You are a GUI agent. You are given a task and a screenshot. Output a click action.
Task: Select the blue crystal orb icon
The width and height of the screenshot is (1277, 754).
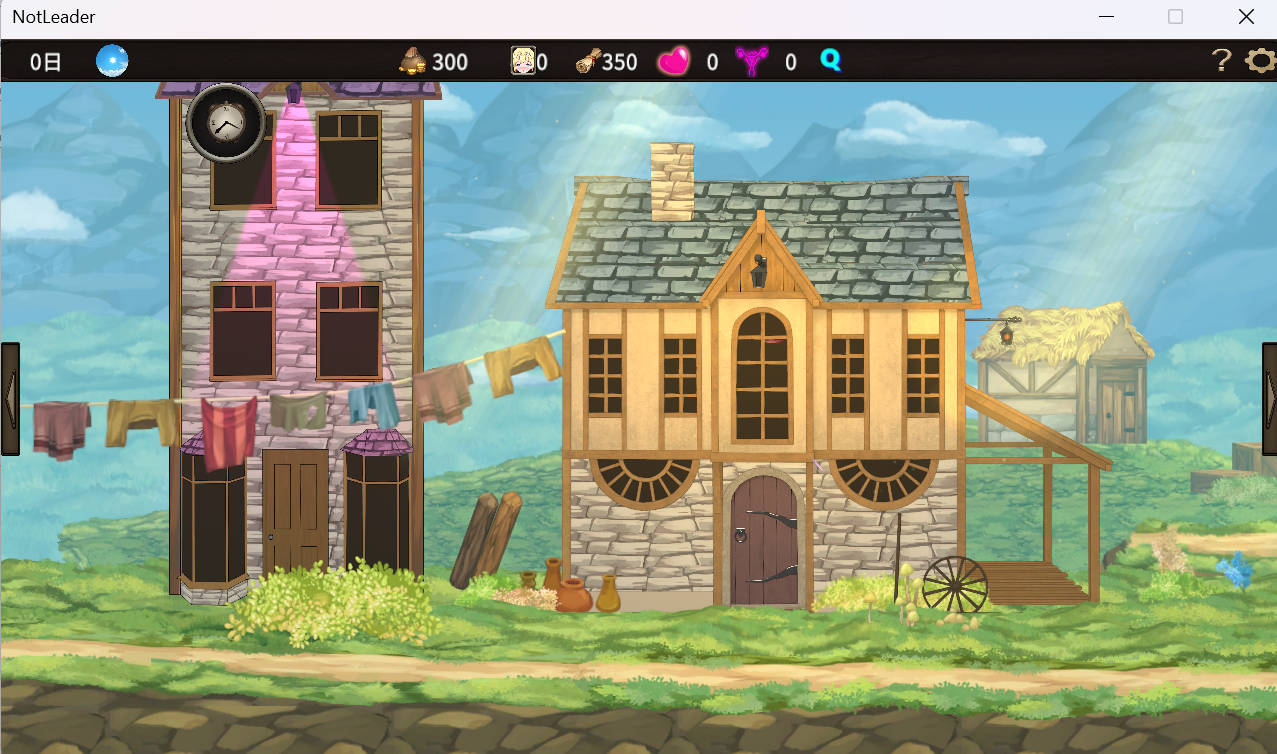(x=112, y=61)
